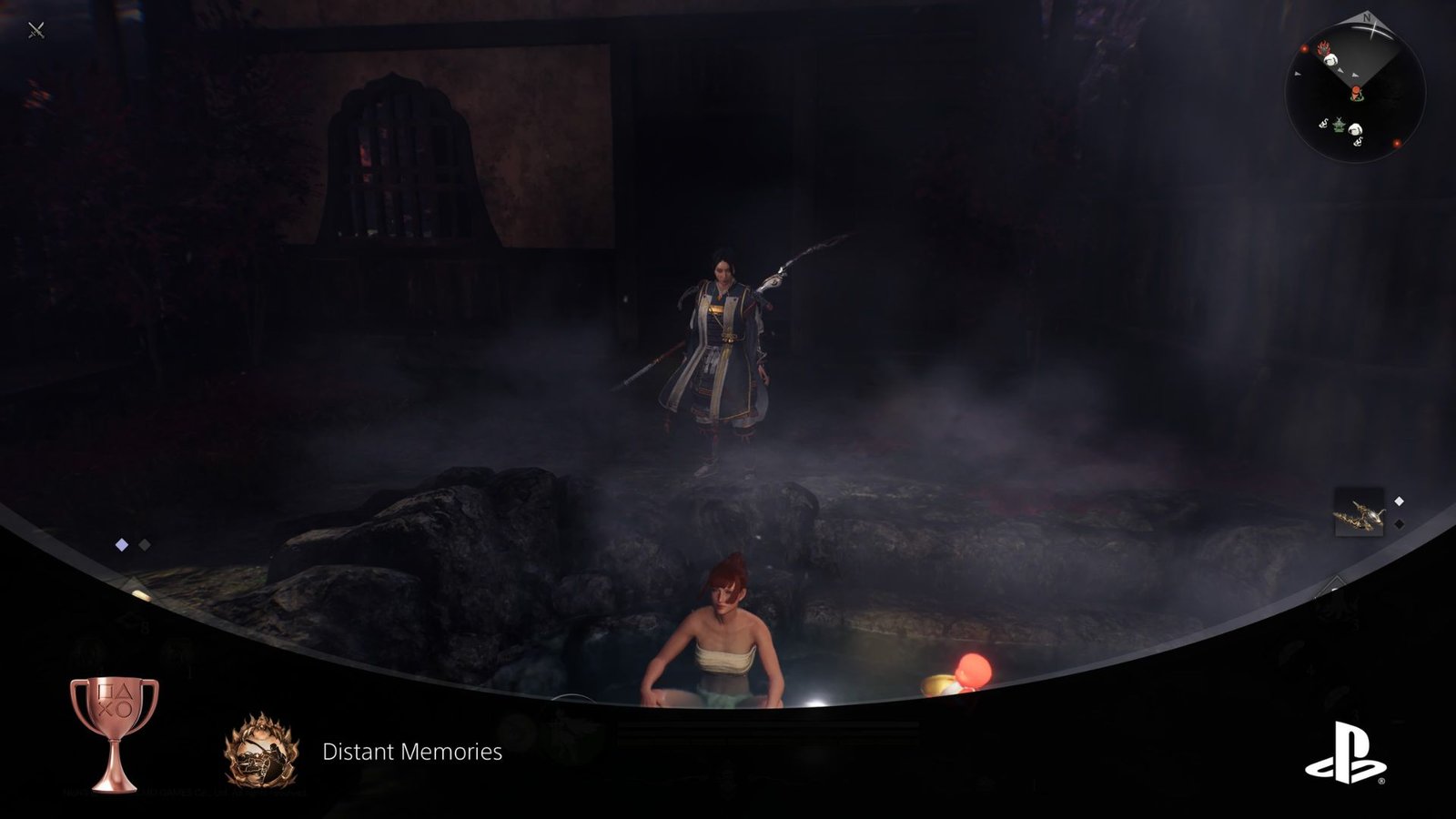Open the white diamond next to the weapon slot
This screenshot has width=1456, height=819.
[1399, 500]
